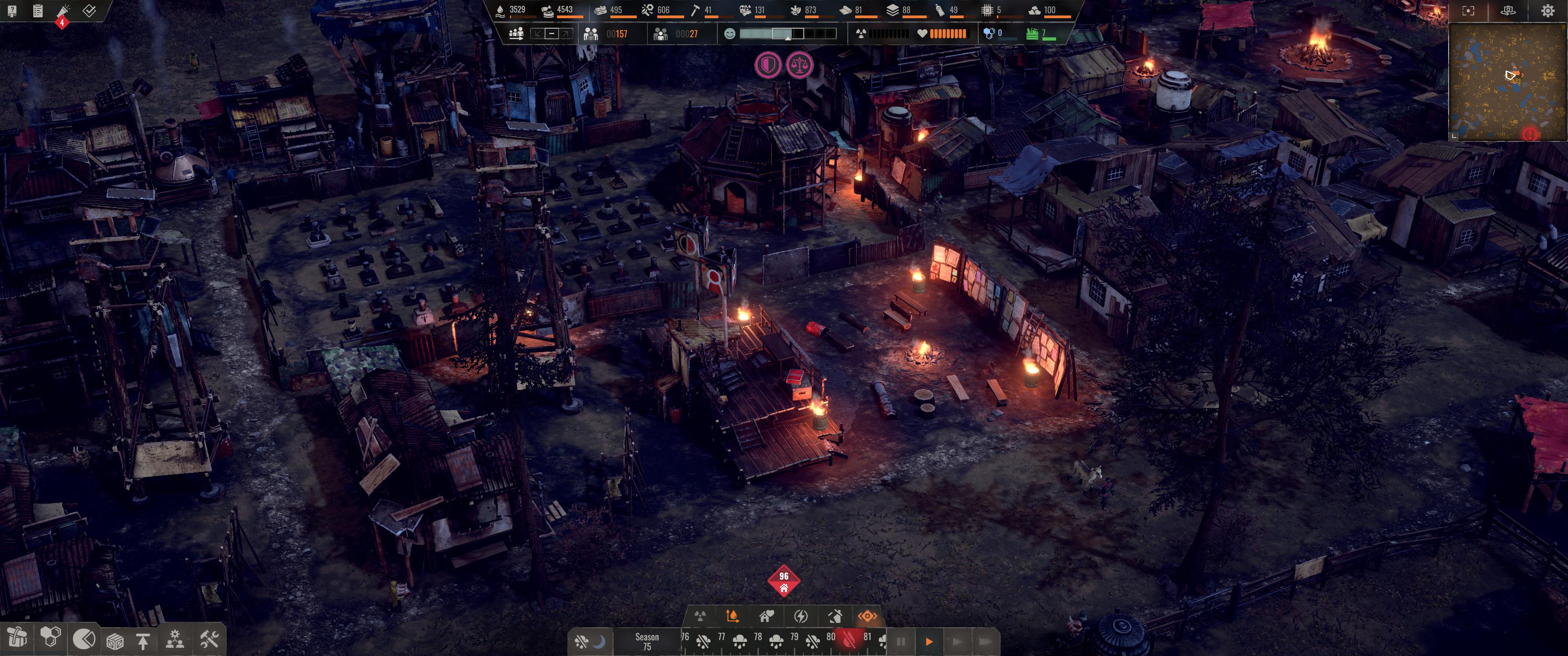Open the workers with gear panel
The width and height of the screenshot is (1568, 656).
175,639
